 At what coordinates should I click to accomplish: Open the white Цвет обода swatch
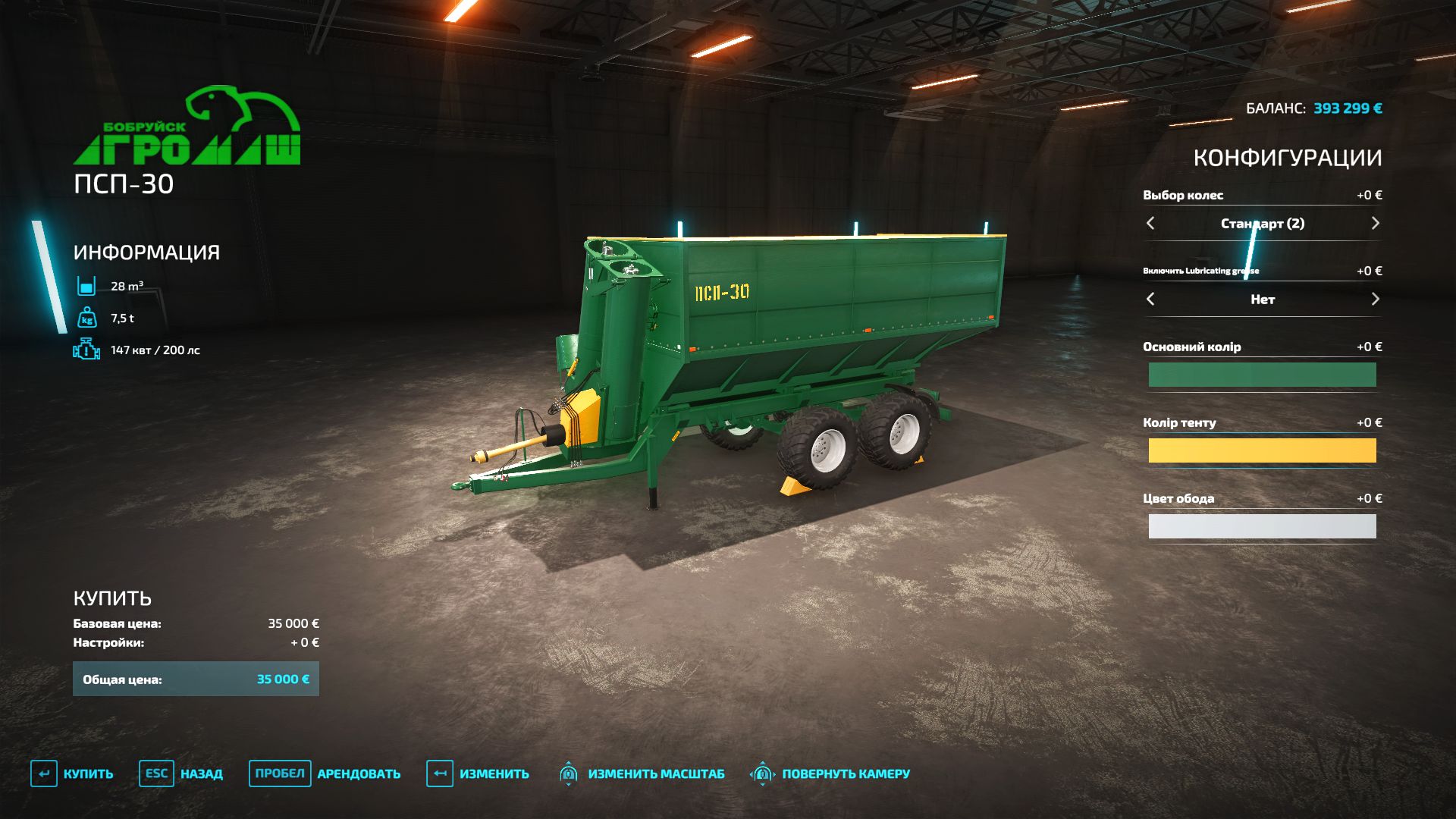coord(1262,526)
